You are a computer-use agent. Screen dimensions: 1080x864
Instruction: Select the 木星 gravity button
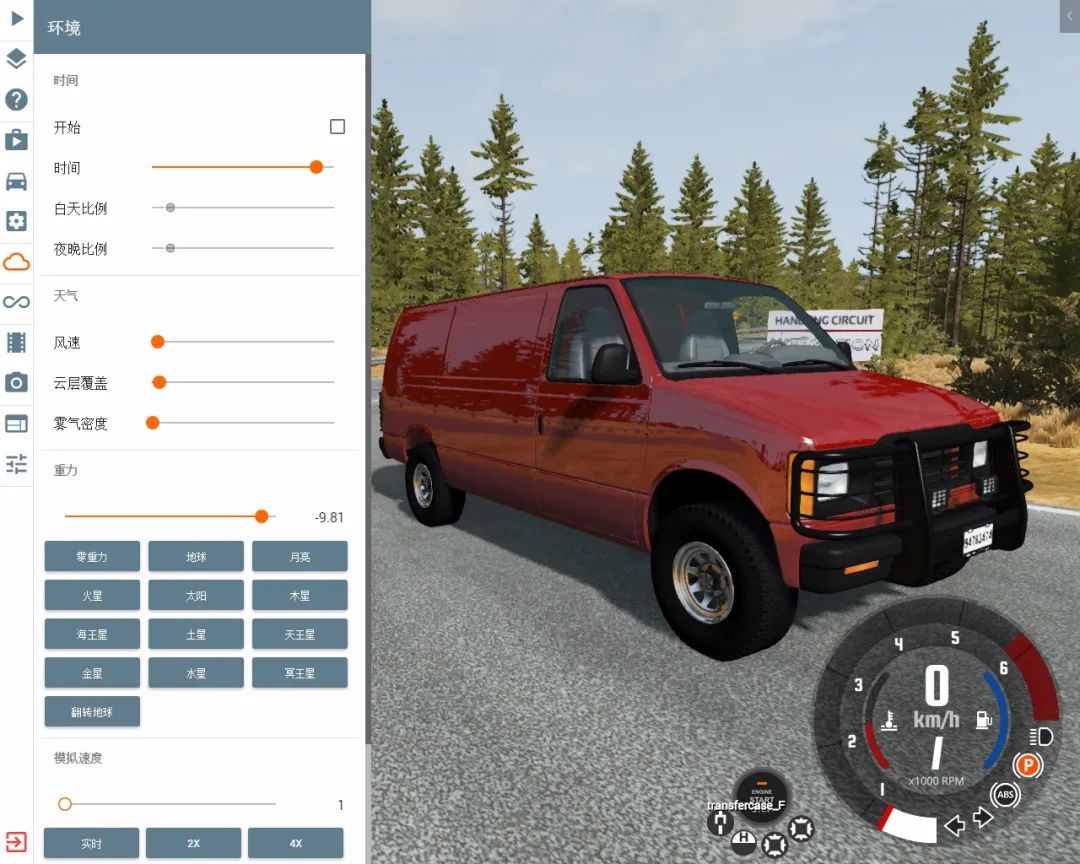click(299, 595)
